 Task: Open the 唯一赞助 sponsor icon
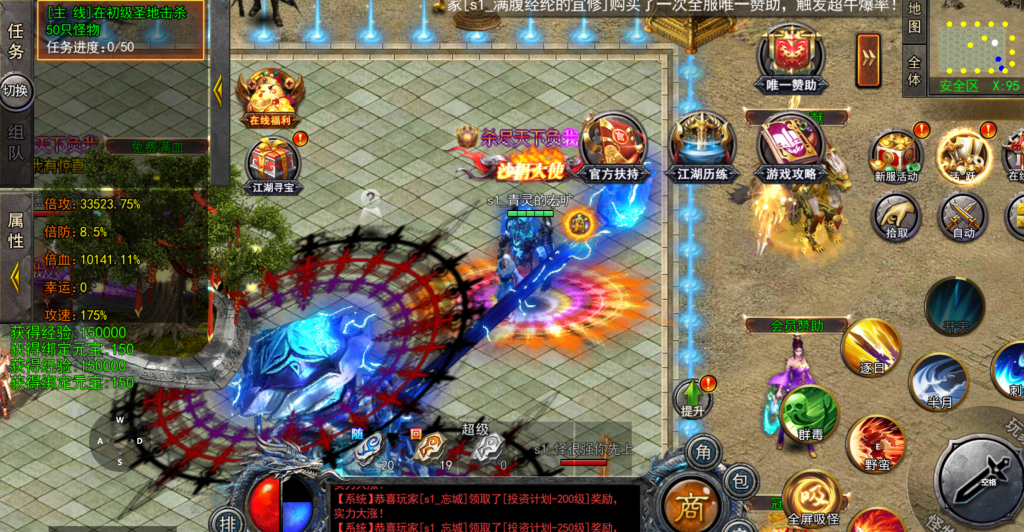[790, 61]
